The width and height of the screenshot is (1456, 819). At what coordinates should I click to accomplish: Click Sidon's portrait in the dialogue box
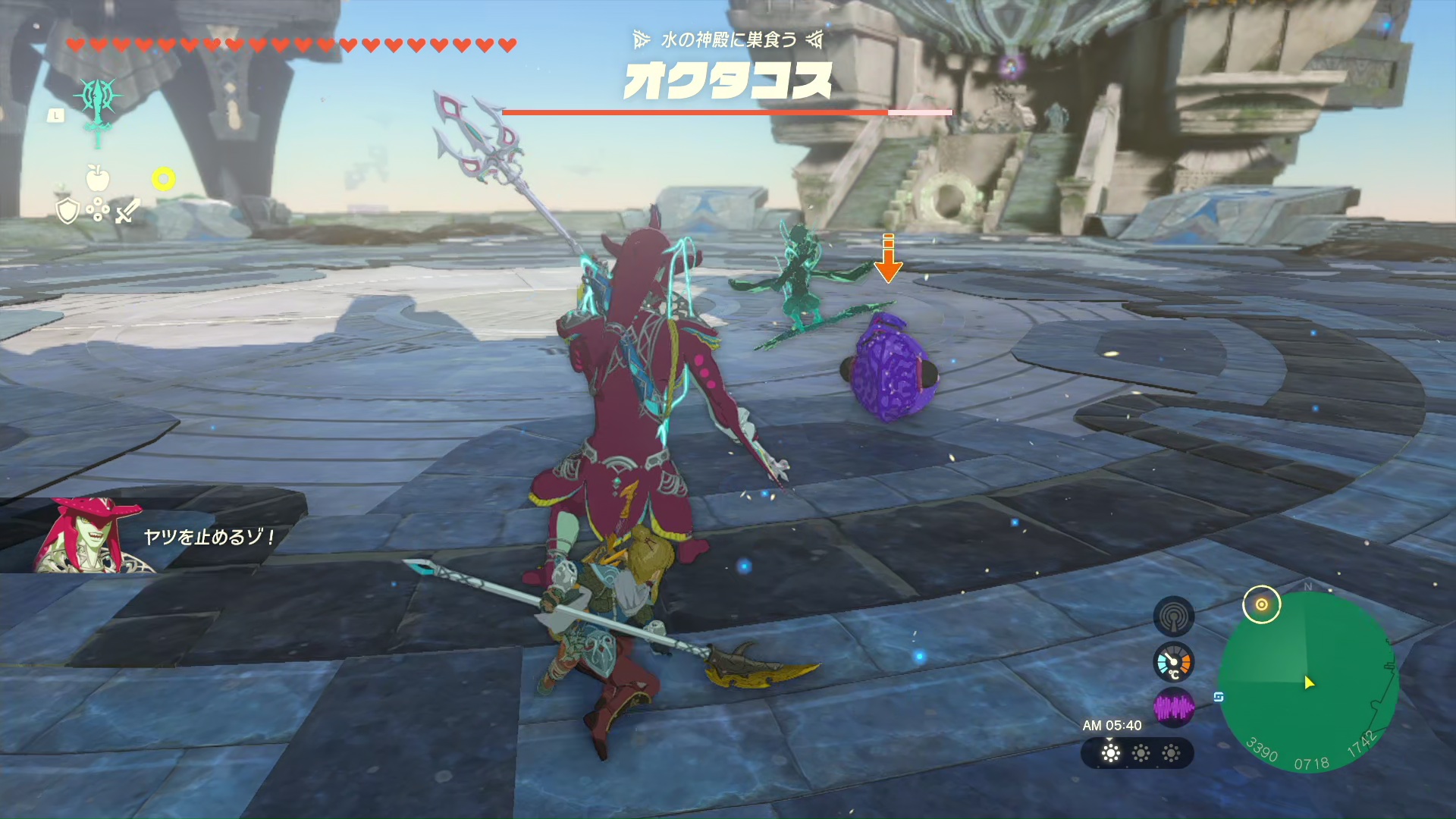(87, 535)
